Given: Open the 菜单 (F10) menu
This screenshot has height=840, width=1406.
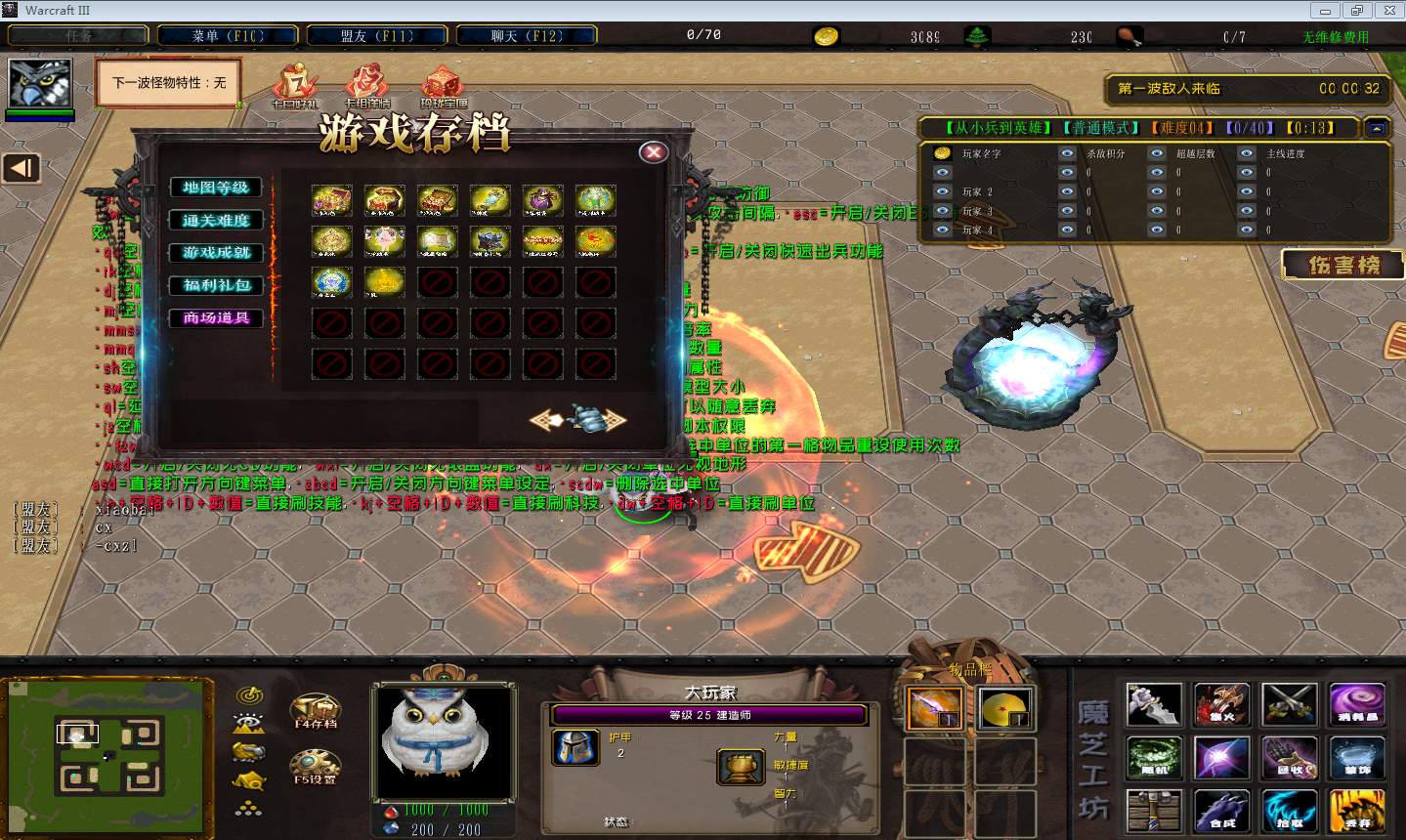Looking at the screenshot, I should 228,36.
